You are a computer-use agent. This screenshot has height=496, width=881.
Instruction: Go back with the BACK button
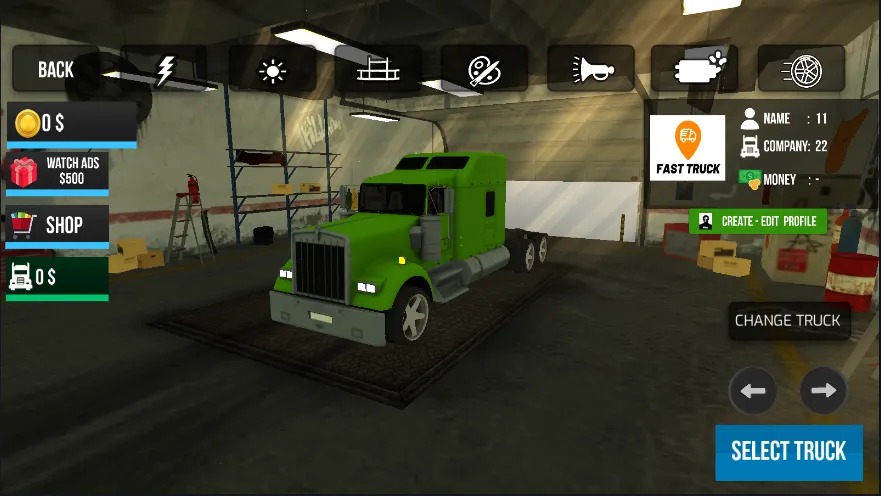pos(56,69)
